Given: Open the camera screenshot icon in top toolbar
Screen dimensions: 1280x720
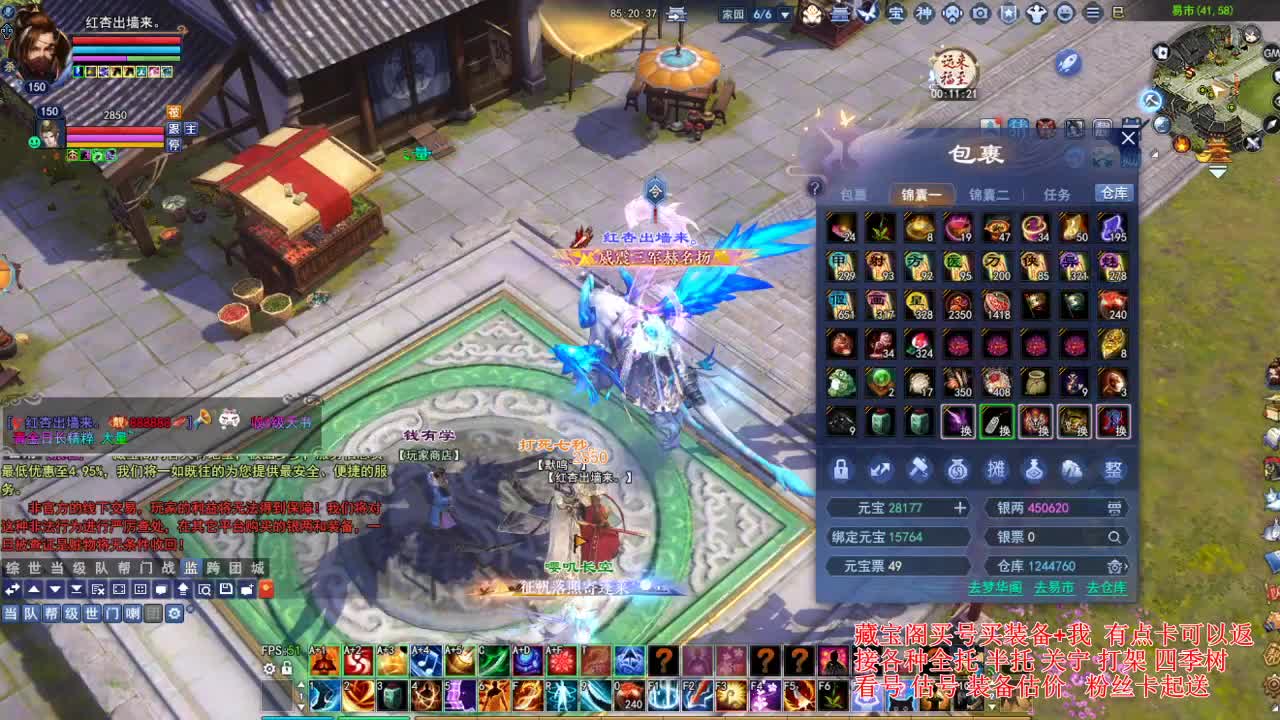Looking at the screenshot, I should pos(978,14).
